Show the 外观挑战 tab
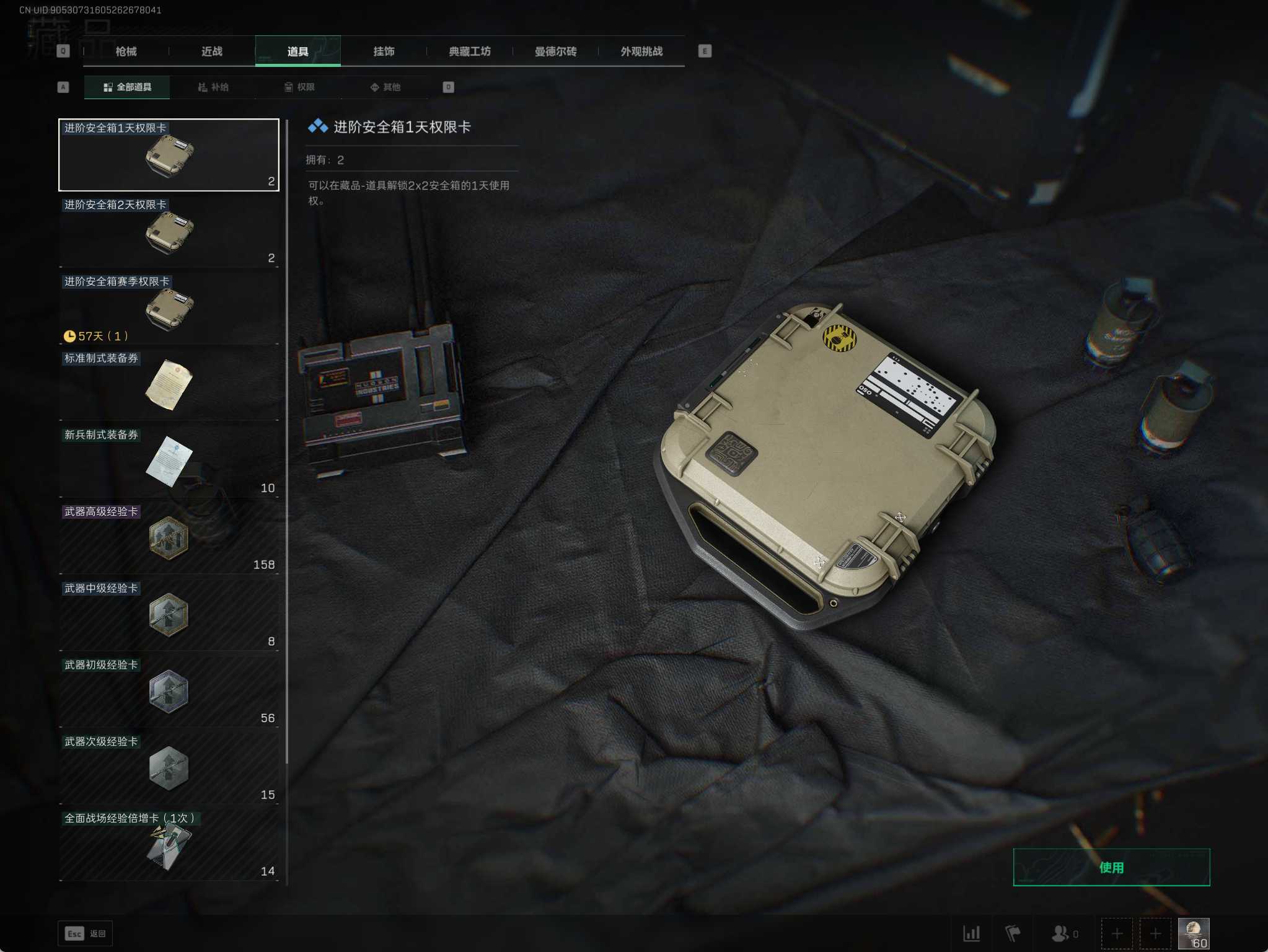The image size is (1268, 952). pos(641,51)
